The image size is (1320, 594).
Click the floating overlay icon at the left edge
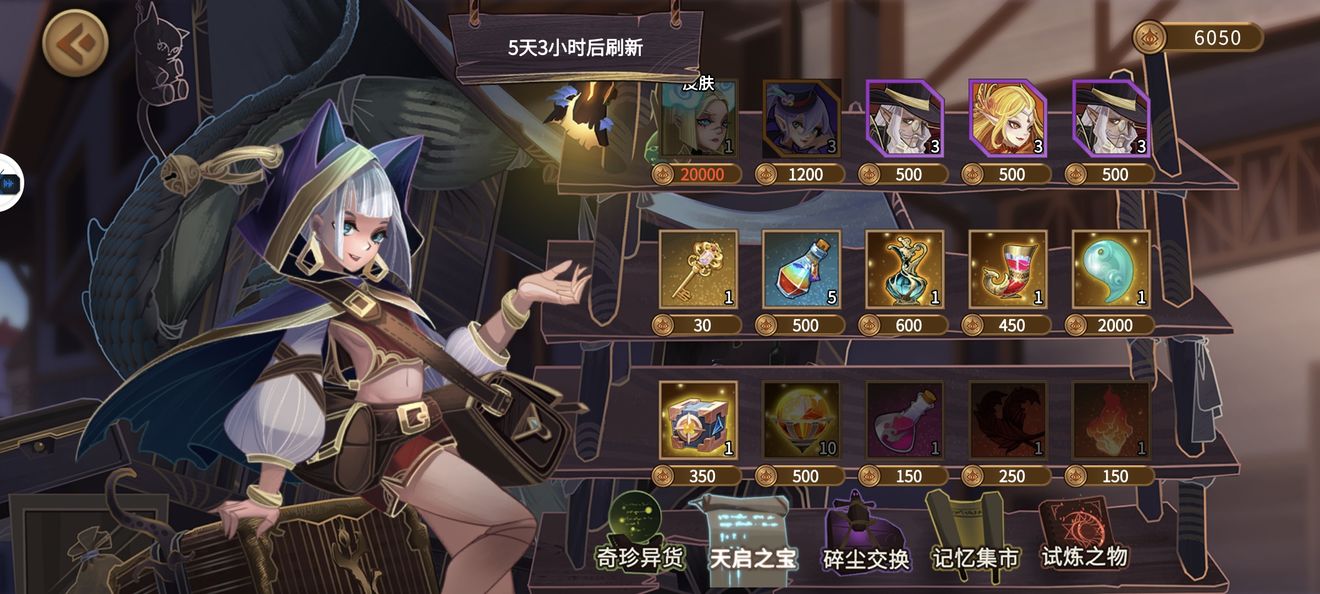pos(10,184)
